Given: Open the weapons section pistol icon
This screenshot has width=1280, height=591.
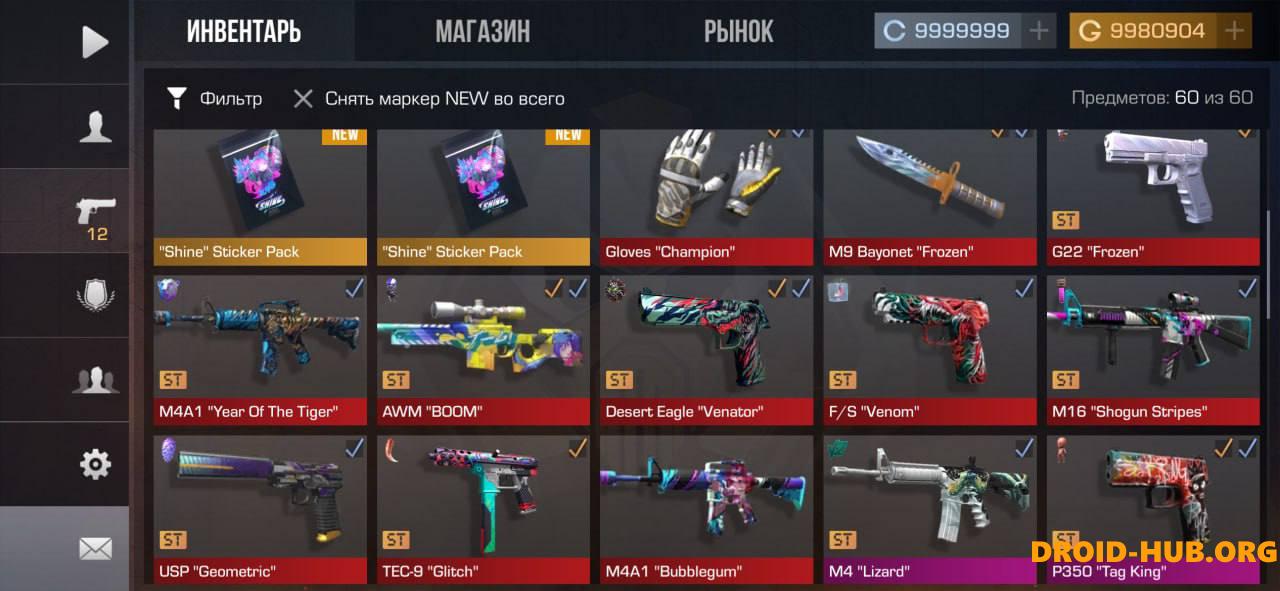Looking at the screenshot, I should click(x=96, y=213).
